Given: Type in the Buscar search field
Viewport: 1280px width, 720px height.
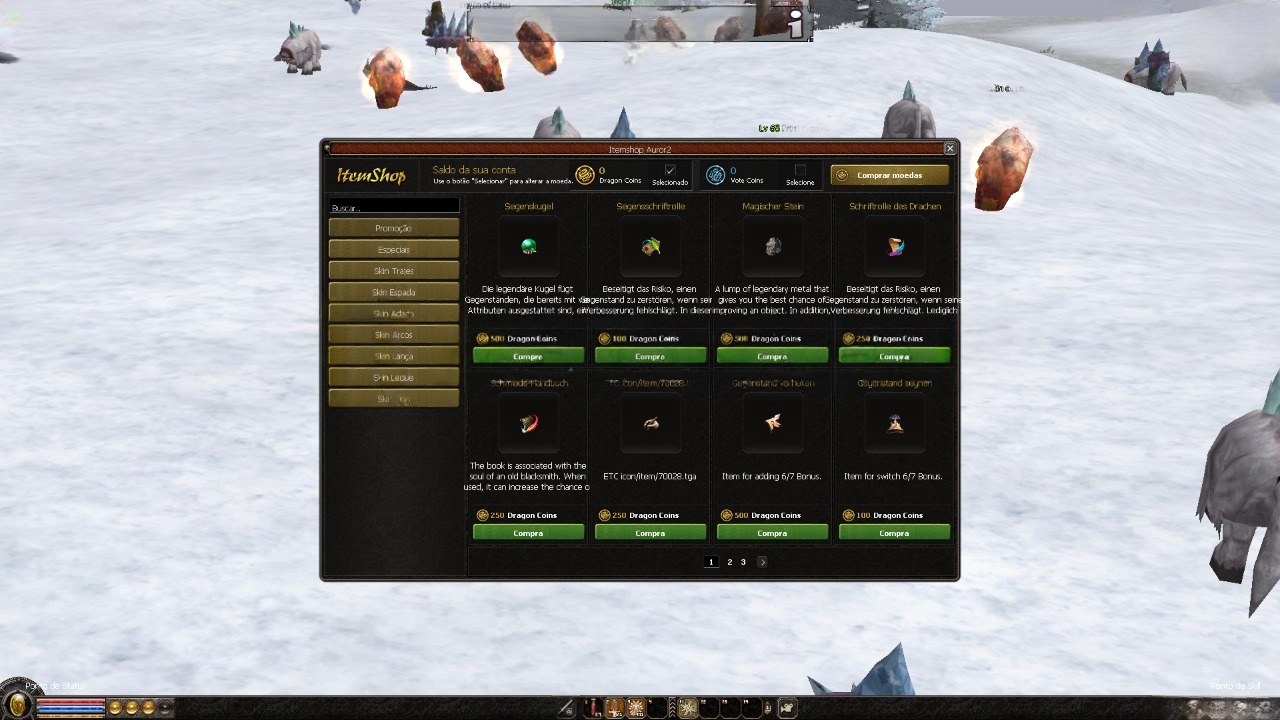Looking at the screenshot, I should click(x=394, y=207).
